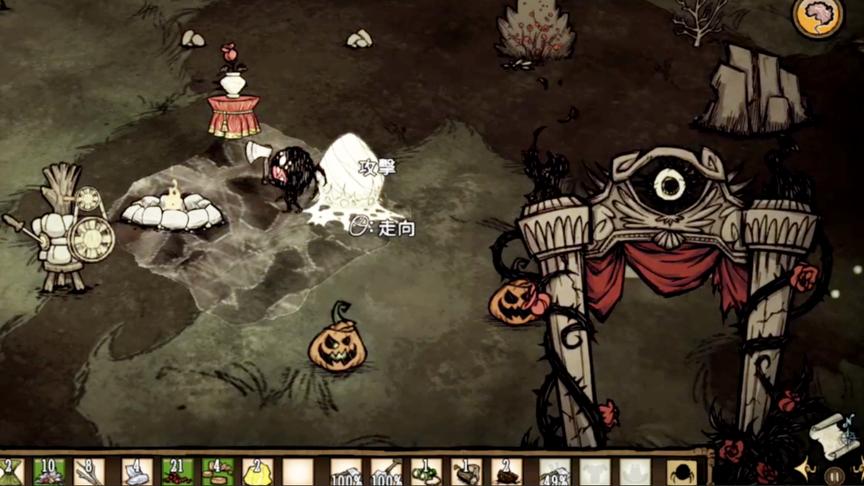
Task: Select the stack of 21 red berries
Action: (177, 472)
